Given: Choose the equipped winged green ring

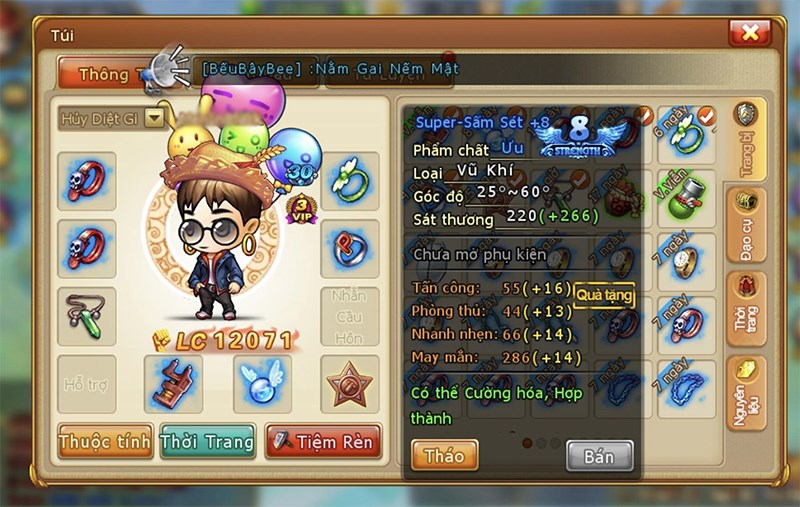Looking at the screenshot, I should tap(350, 180).
